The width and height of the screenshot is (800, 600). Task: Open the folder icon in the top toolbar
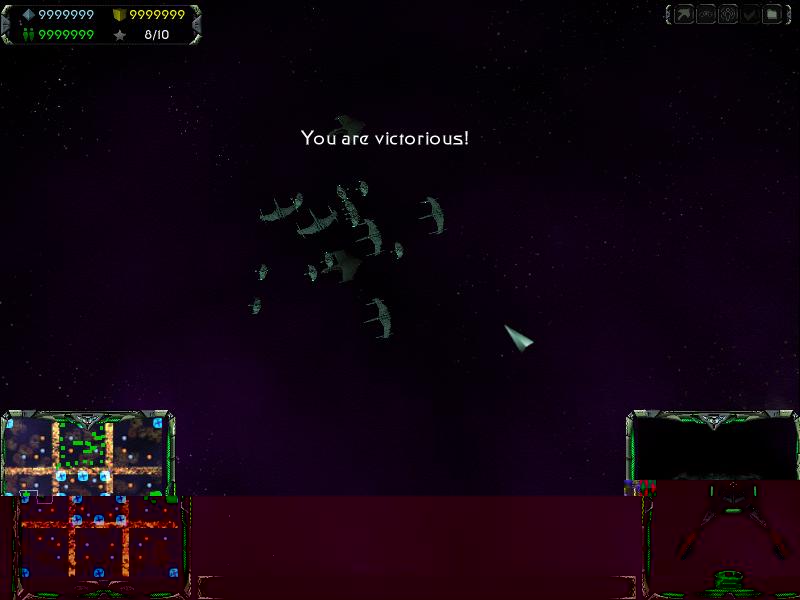coord(772,15)
